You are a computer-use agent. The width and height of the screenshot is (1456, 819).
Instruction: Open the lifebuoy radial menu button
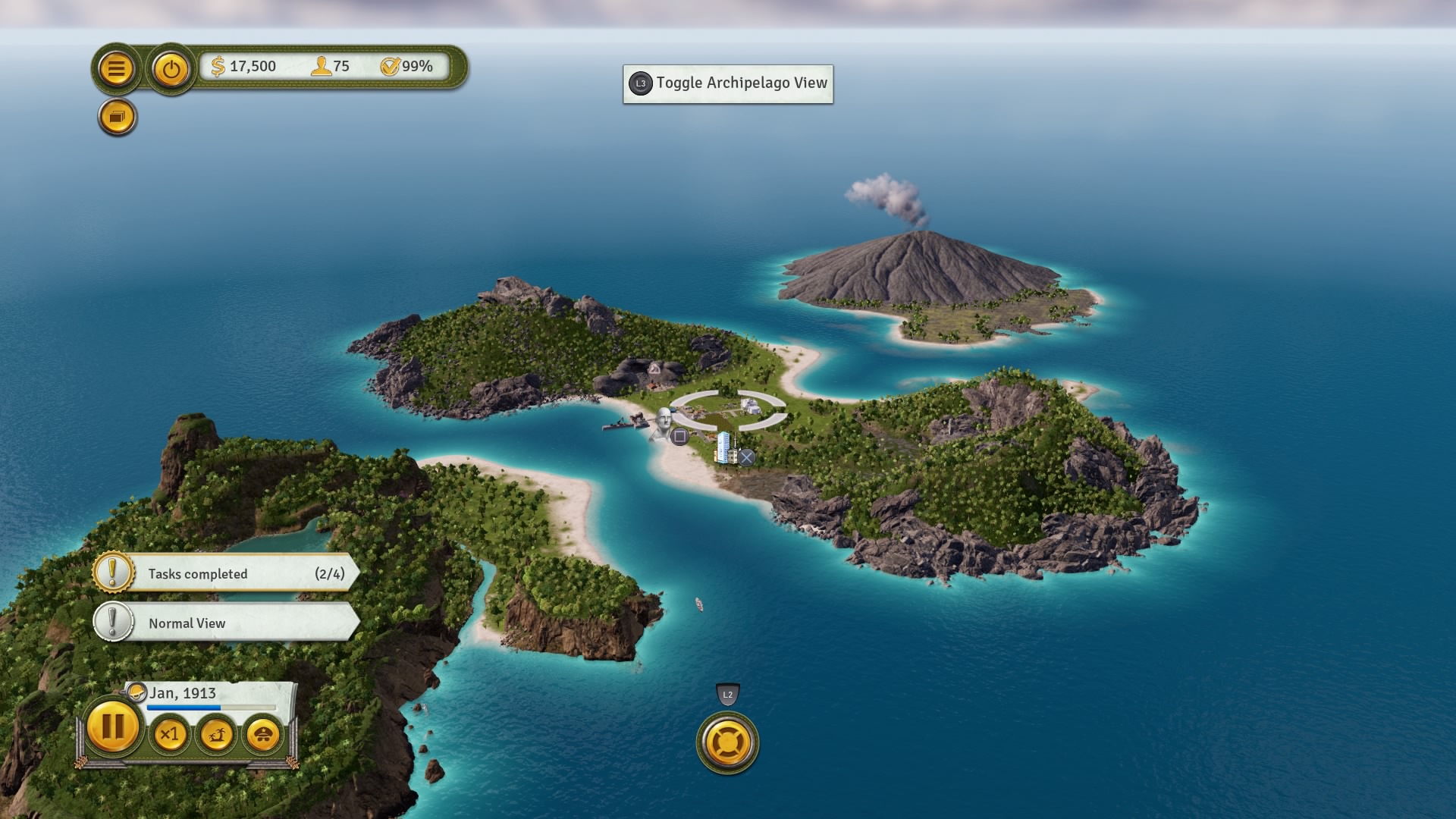[727, 742]
